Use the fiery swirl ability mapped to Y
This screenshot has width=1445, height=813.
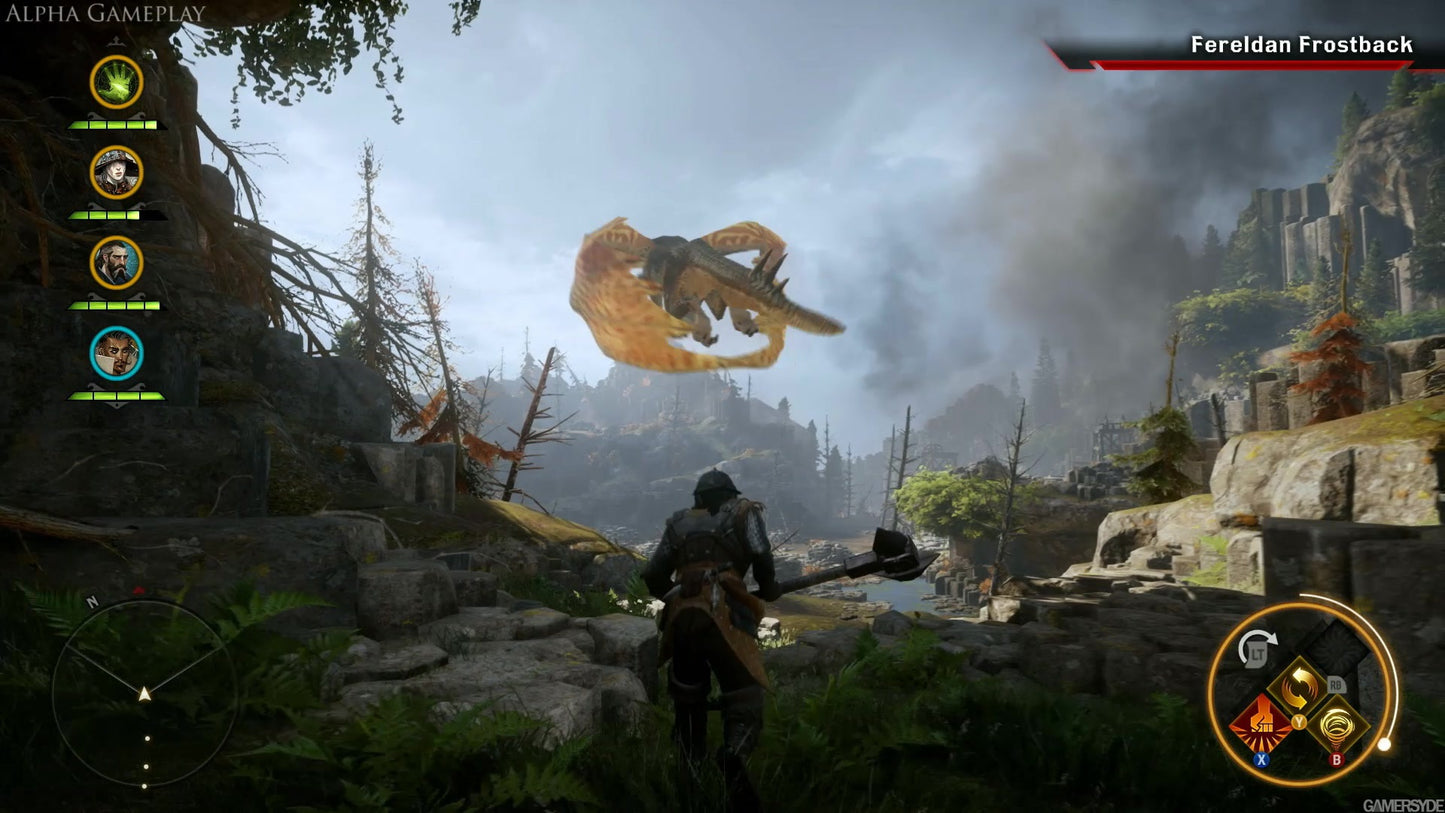1298,686
